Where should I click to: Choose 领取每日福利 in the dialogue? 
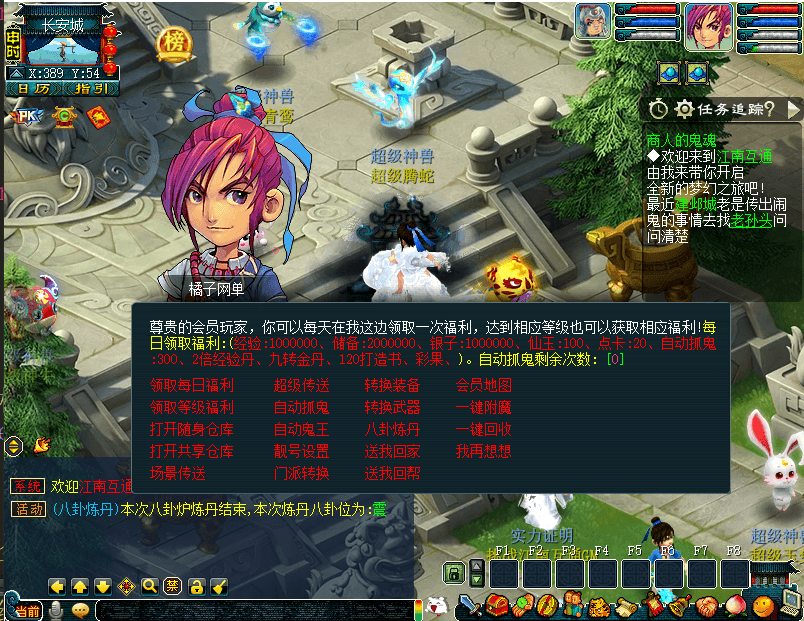(x=192, y=385)
